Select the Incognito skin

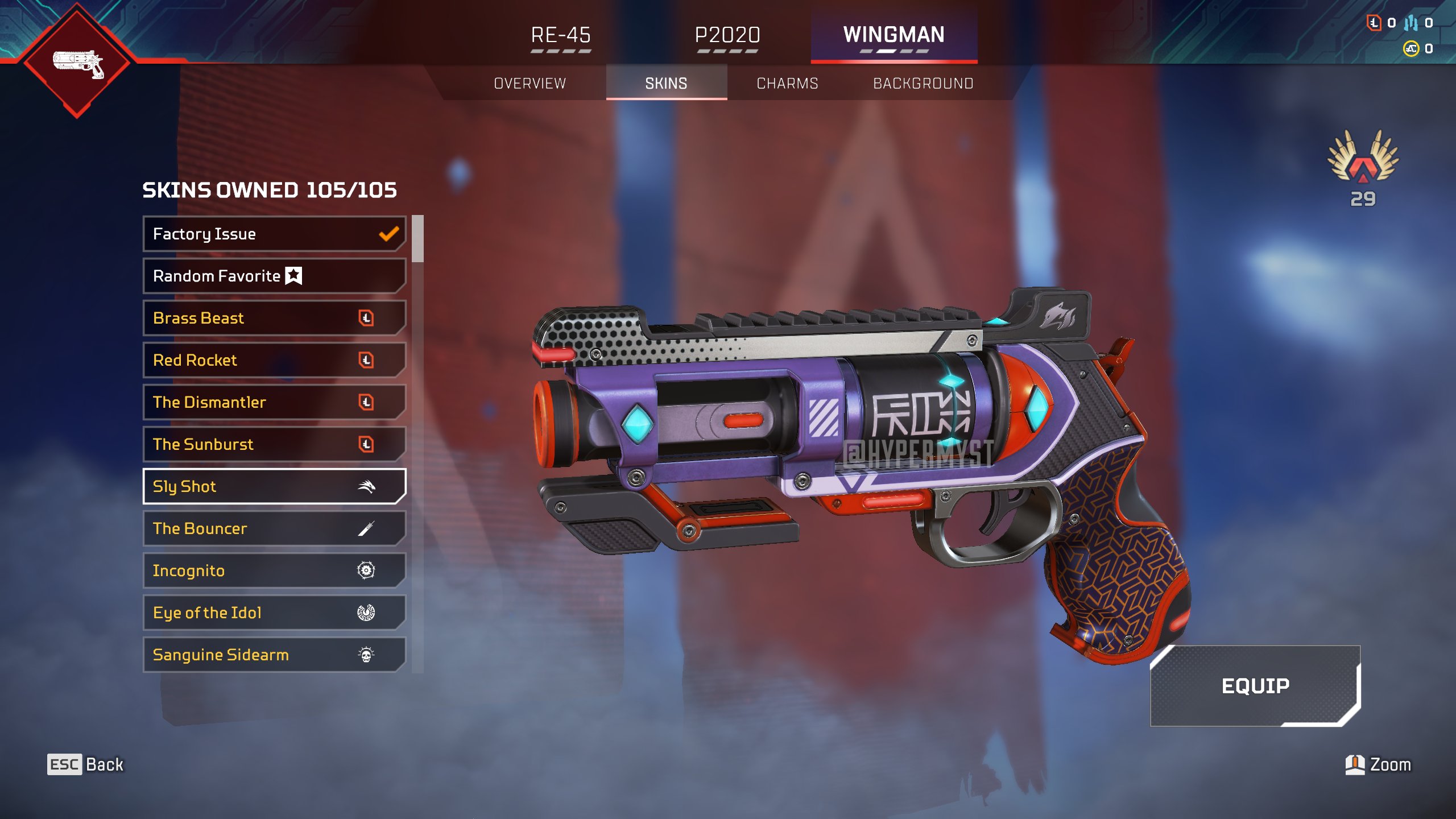point(274,570)
